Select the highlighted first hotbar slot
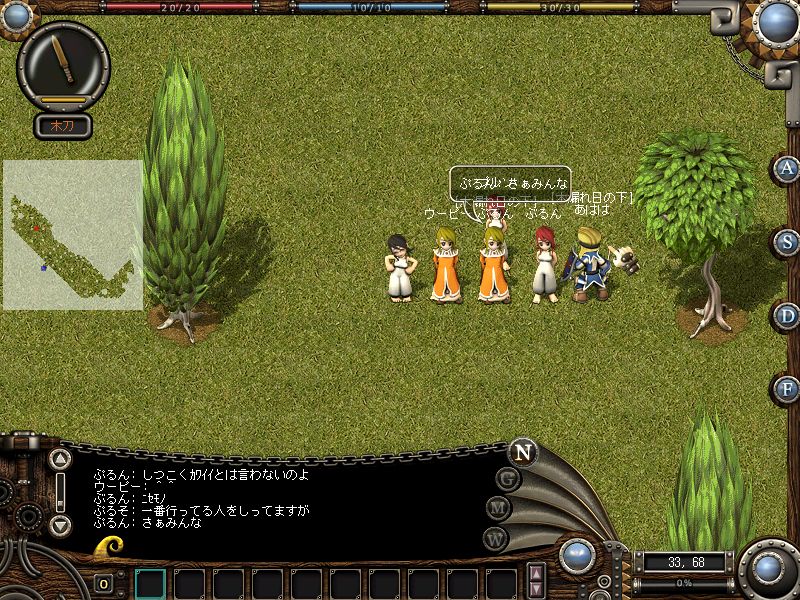Screen dimensions: 800x600 coord(150,583)
